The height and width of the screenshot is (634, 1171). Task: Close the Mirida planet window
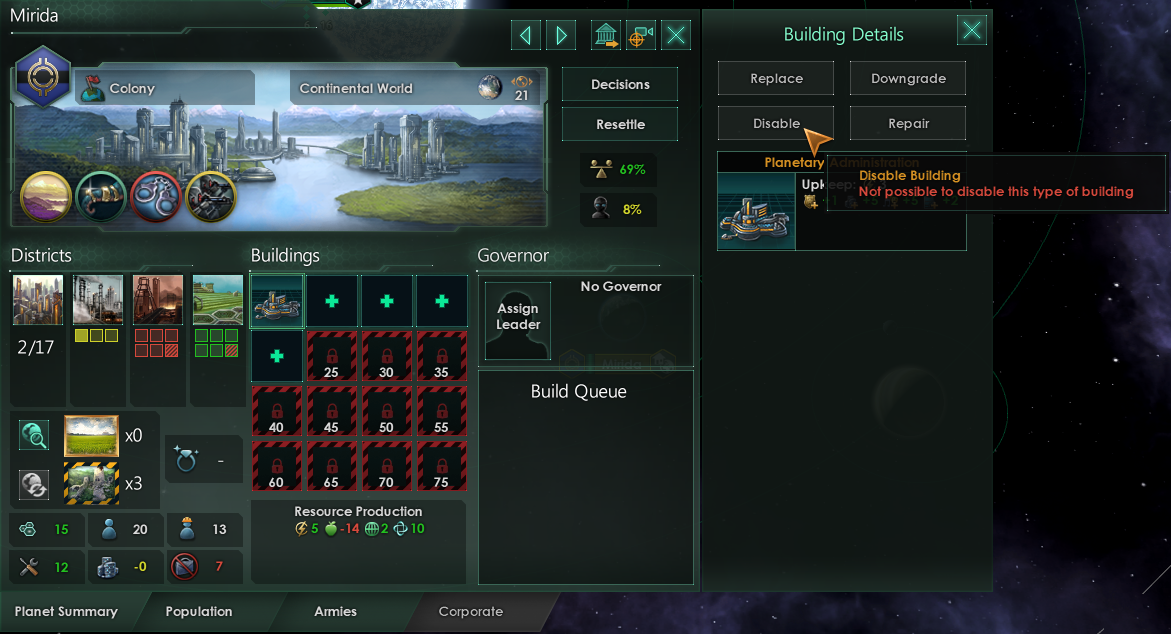click(x=677, y=36)
